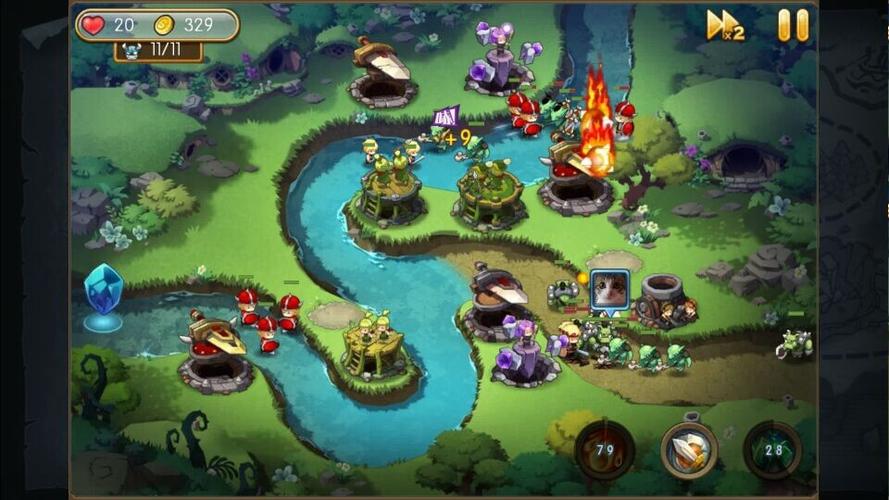Activate the red ability showing 79 cooldown
Screen dimensions: 889x500
605,450
